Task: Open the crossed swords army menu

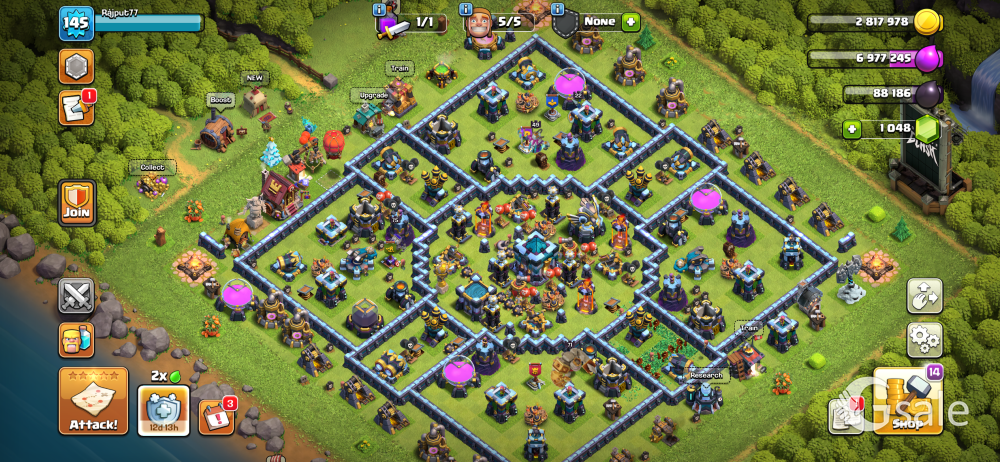Action: [x=76, y=295]
